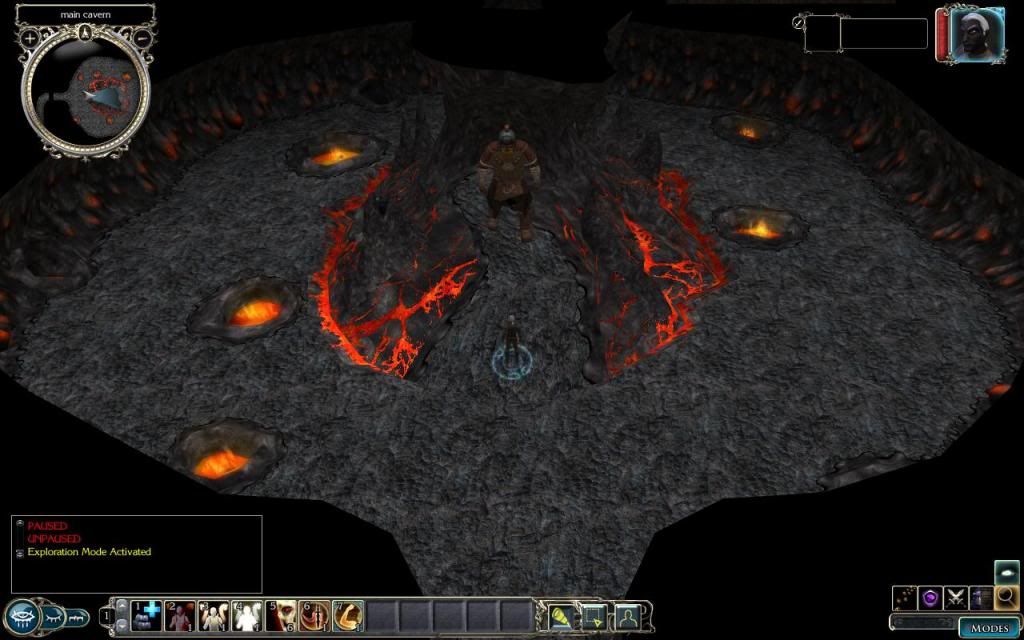Click the yellow flashlight button

[x=561, y=616]
